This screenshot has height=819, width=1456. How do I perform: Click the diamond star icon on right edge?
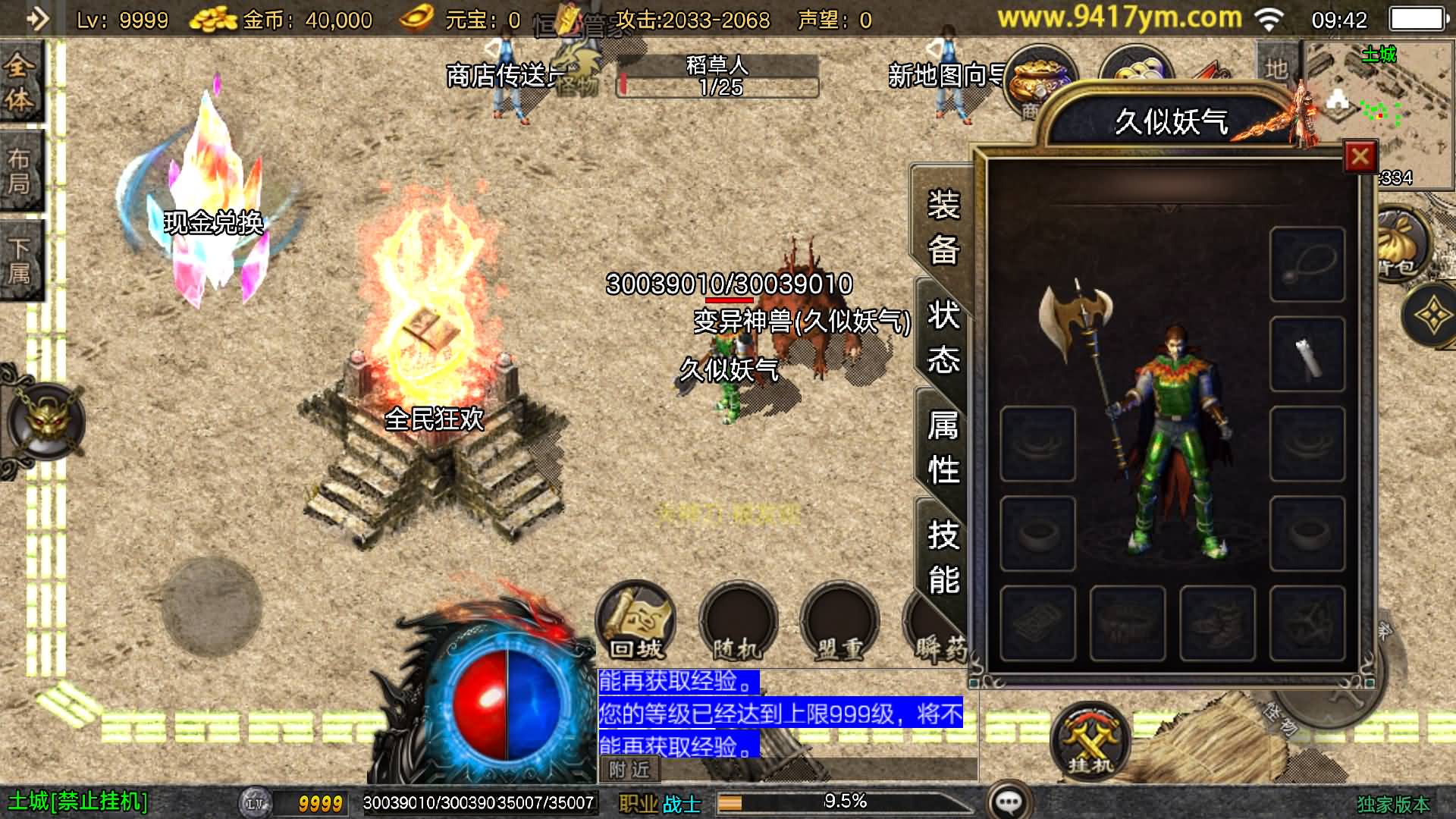coord(1433,315)
